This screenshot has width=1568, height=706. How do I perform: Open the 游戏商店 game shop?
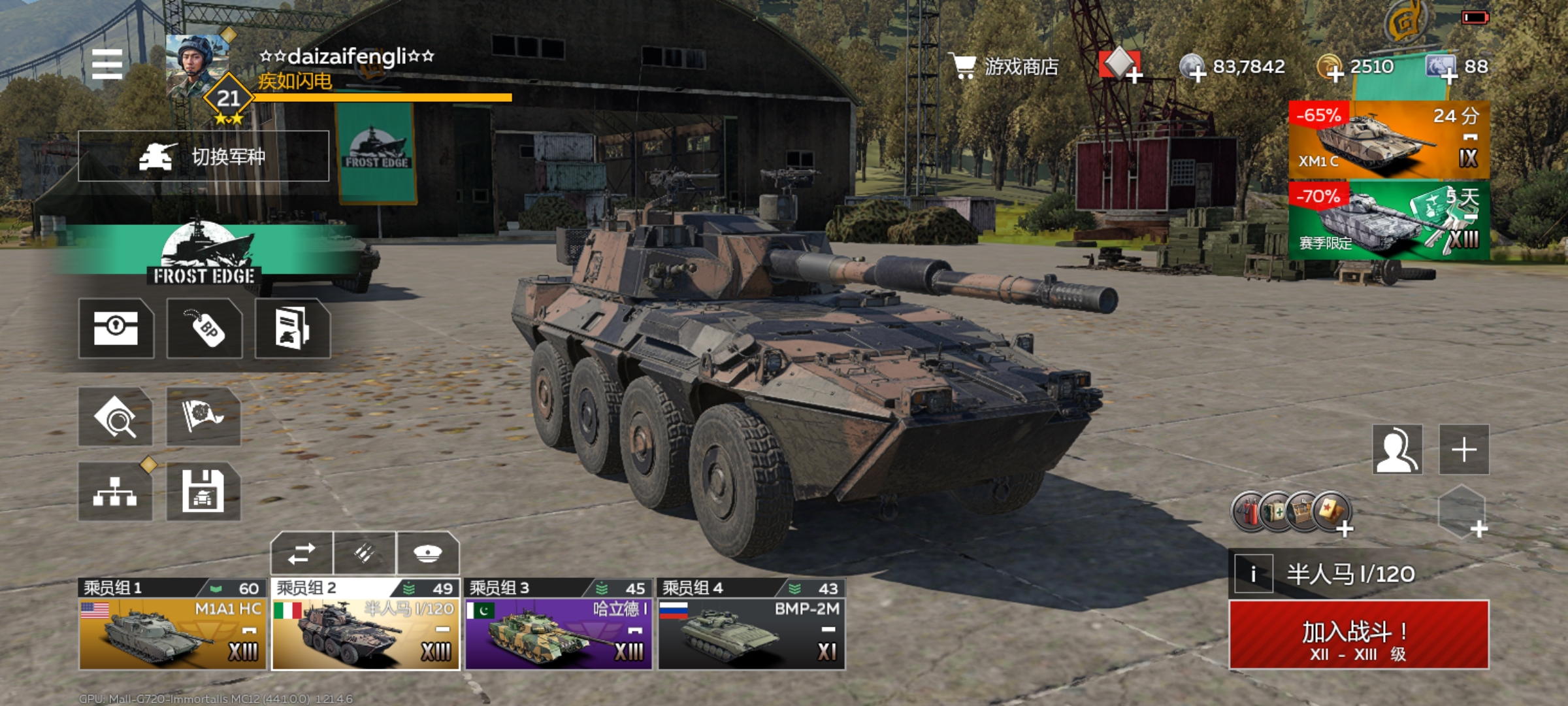[x=1006, y=67]
